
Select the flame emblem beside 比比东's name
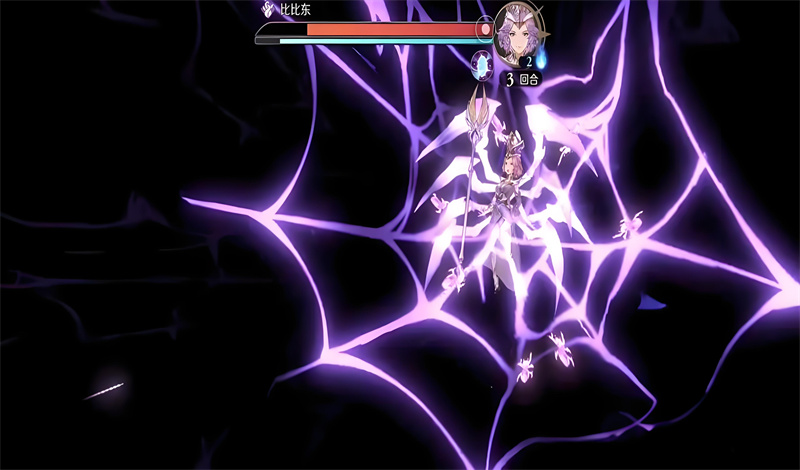click(267, 11)
